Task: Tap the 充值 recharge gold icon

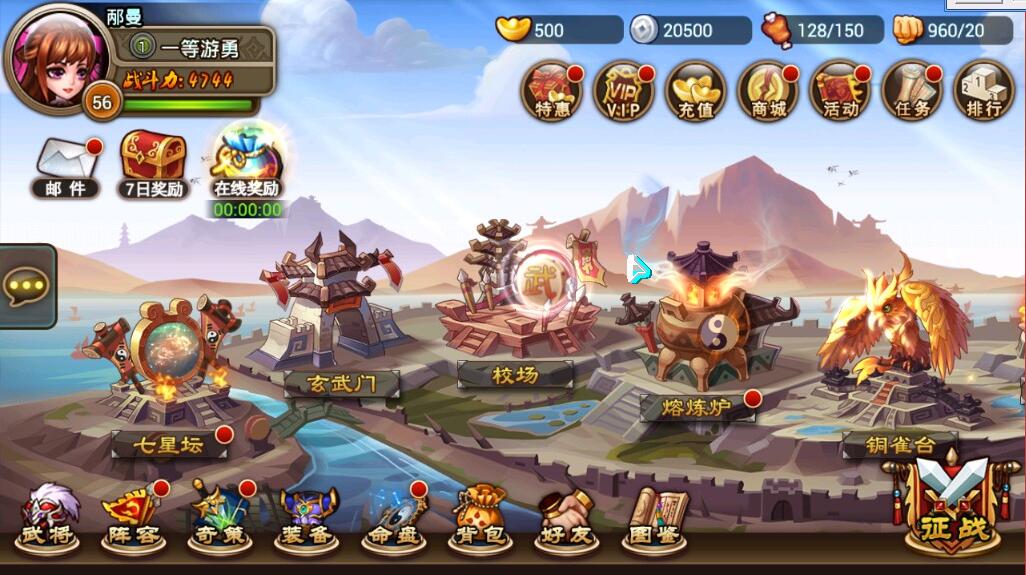Action: tap(695, 91)
